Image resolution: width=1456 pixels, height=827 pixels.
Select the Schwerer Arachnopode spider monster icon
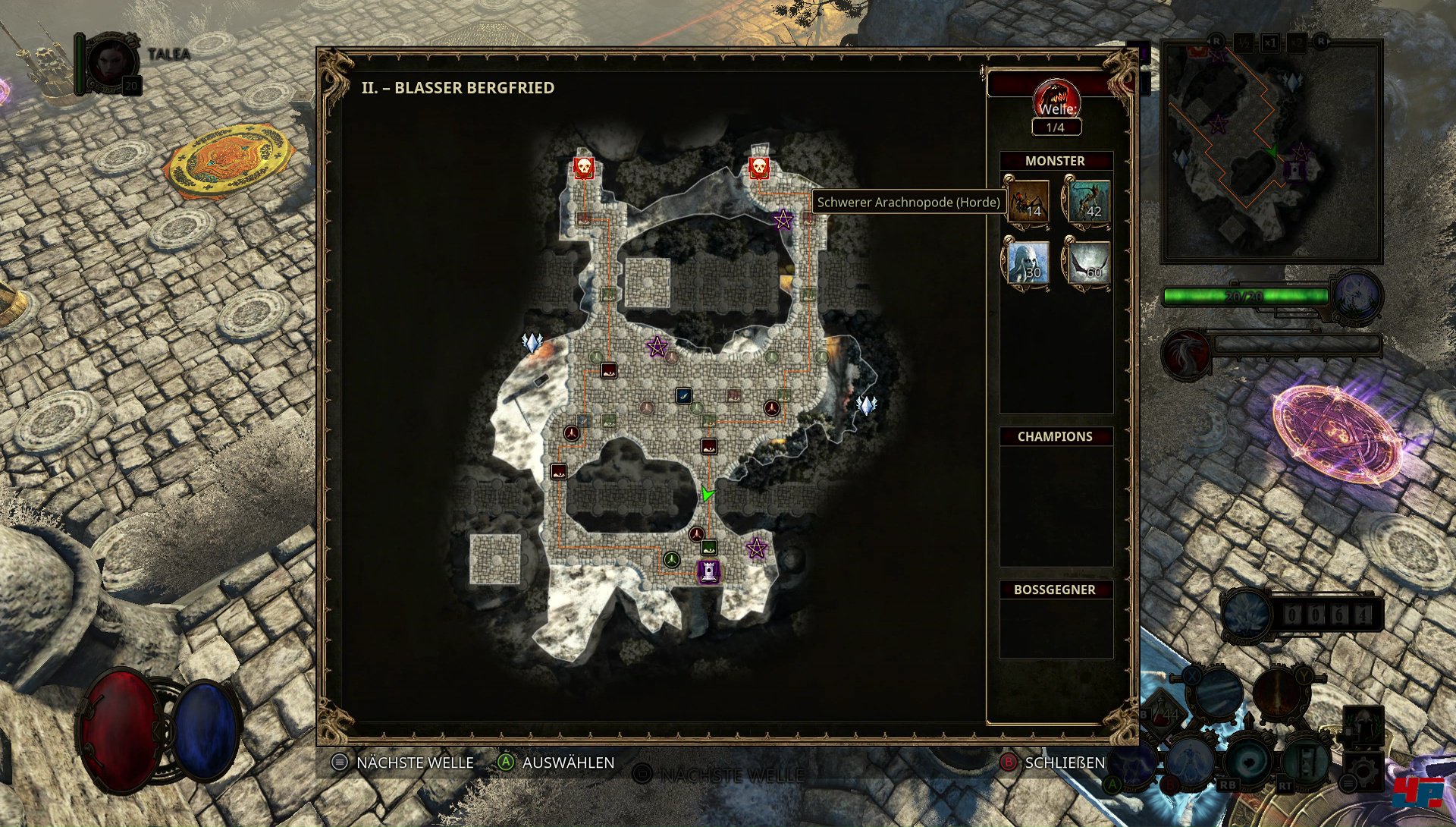[x=1028, y=202]
